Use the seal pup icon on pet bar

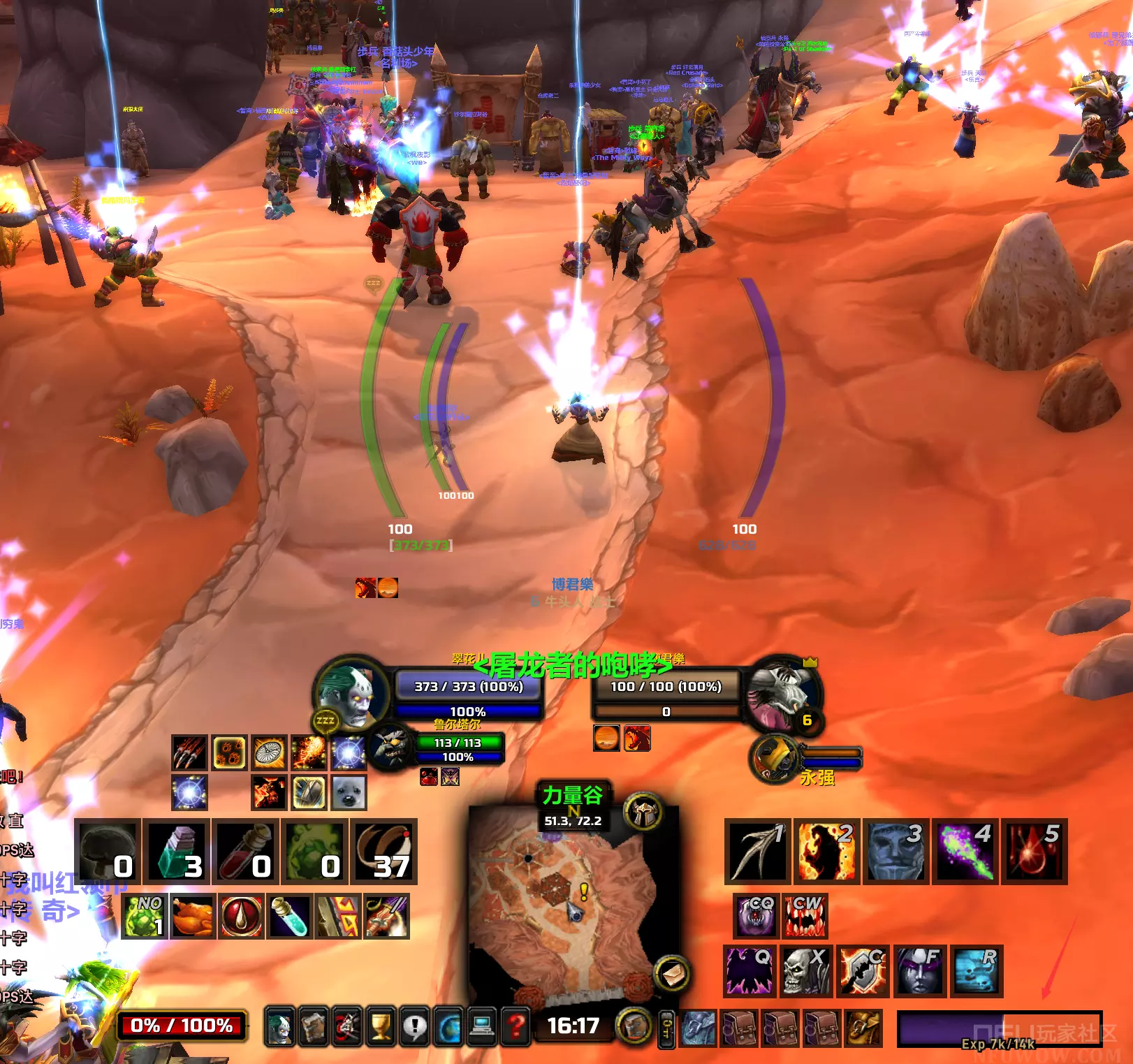349,793
